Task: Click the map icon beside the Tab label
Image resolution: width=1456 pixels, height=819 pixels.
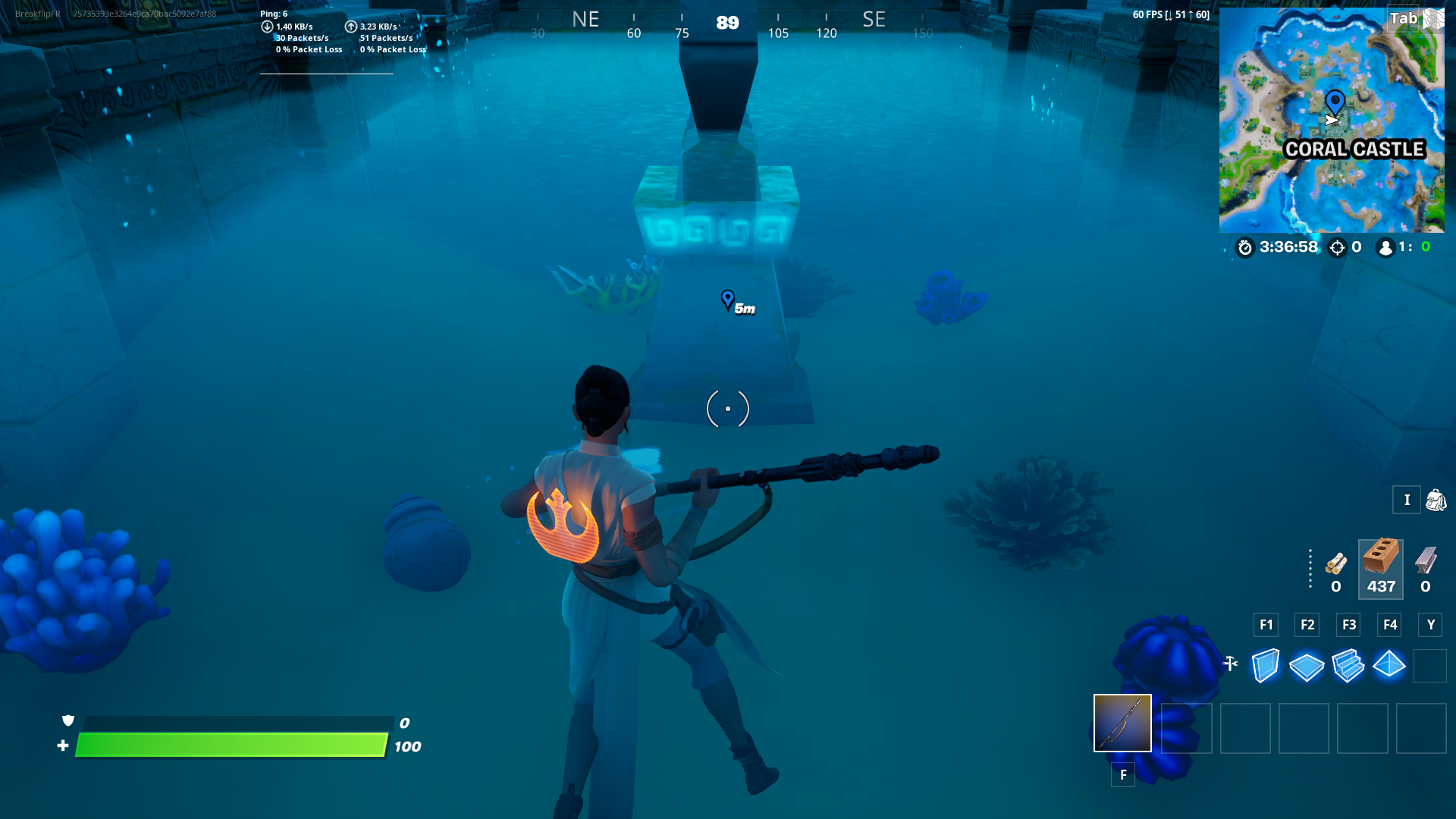Action: [1434, 17]
